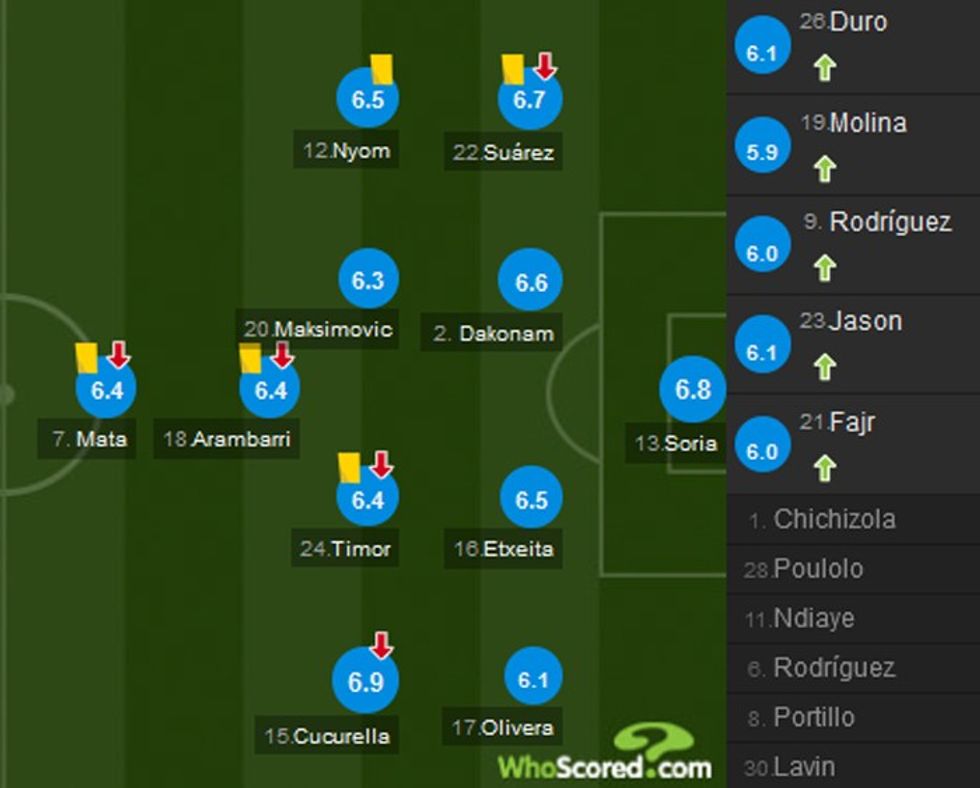The width and height of the screenshot is (980, 788).
Task: Open Arambarri's rating marker
Action: (270, 390)
